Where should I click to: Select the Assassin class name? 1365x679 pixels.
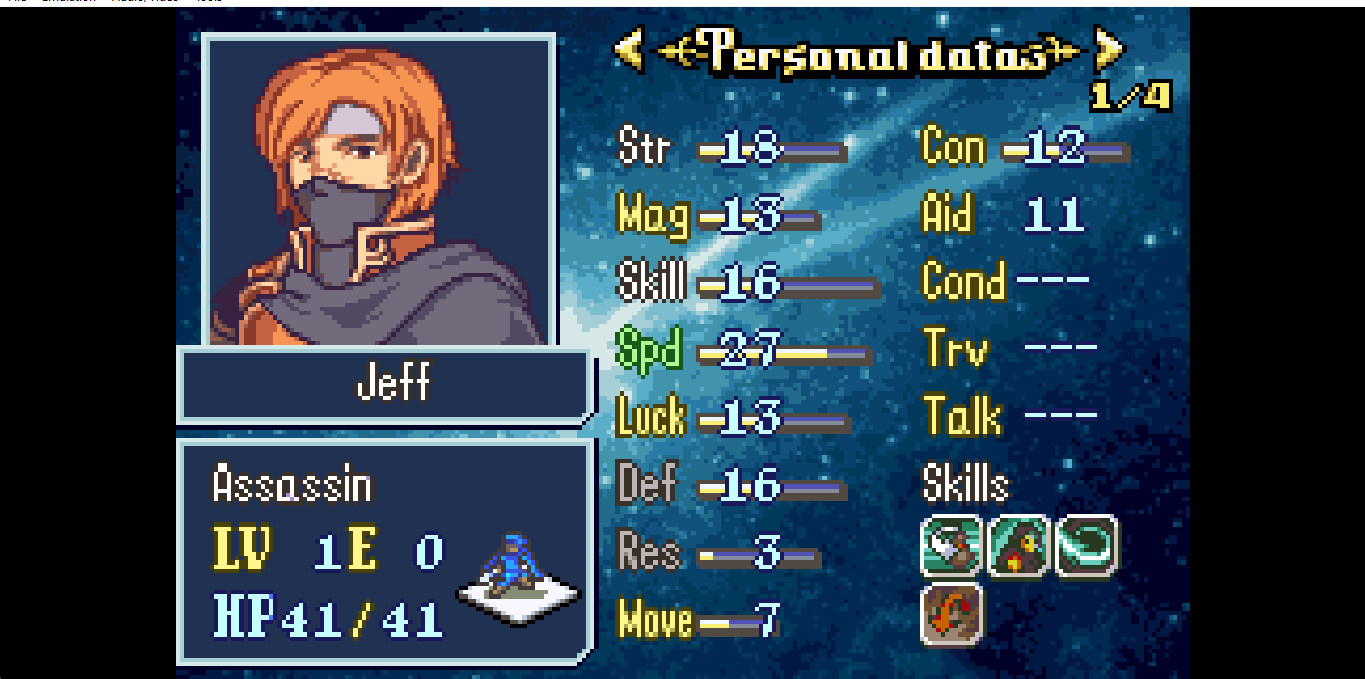pos(292,486)
